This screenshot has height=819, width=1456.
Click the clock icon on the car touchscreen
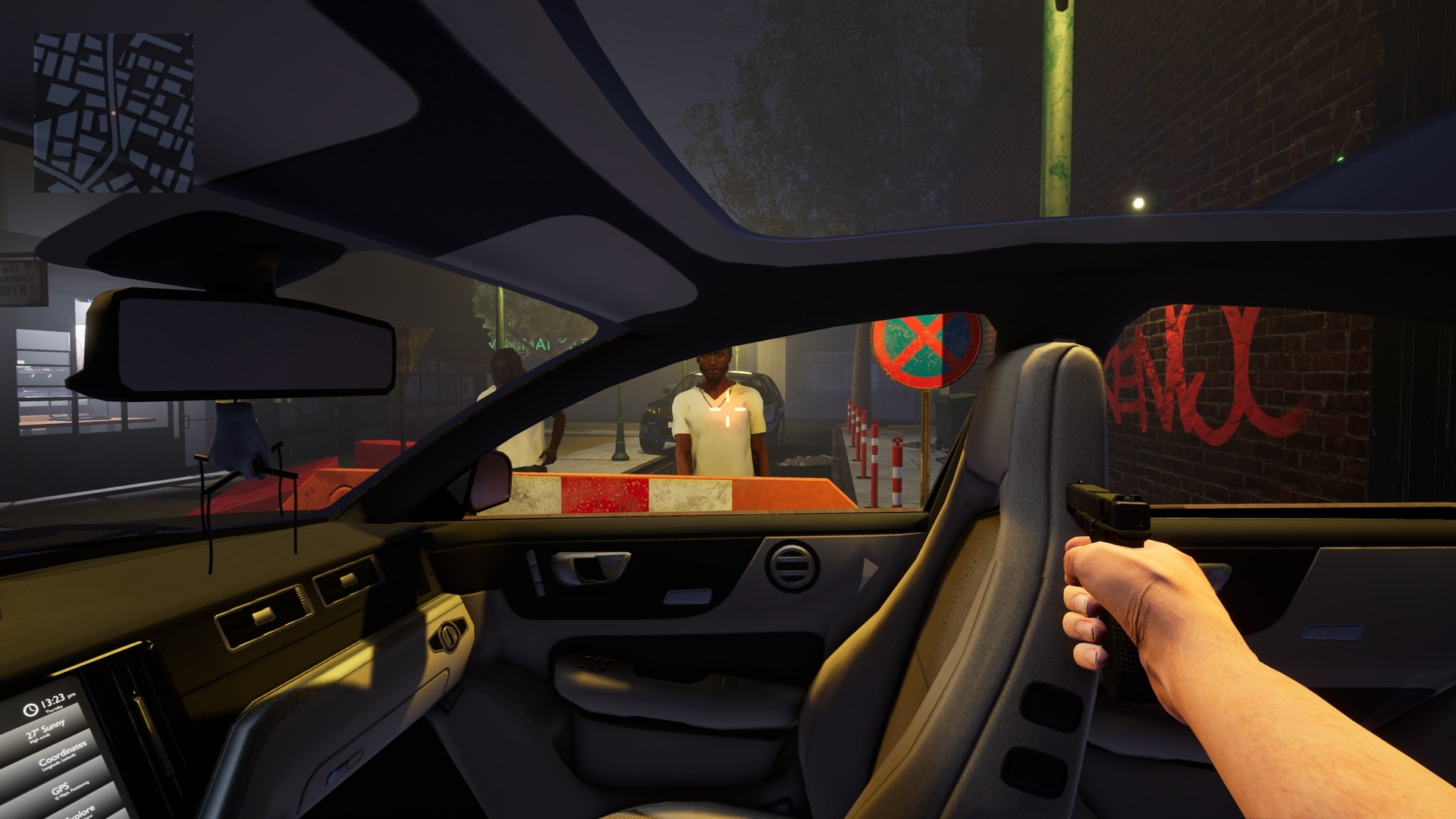(31, 710)
